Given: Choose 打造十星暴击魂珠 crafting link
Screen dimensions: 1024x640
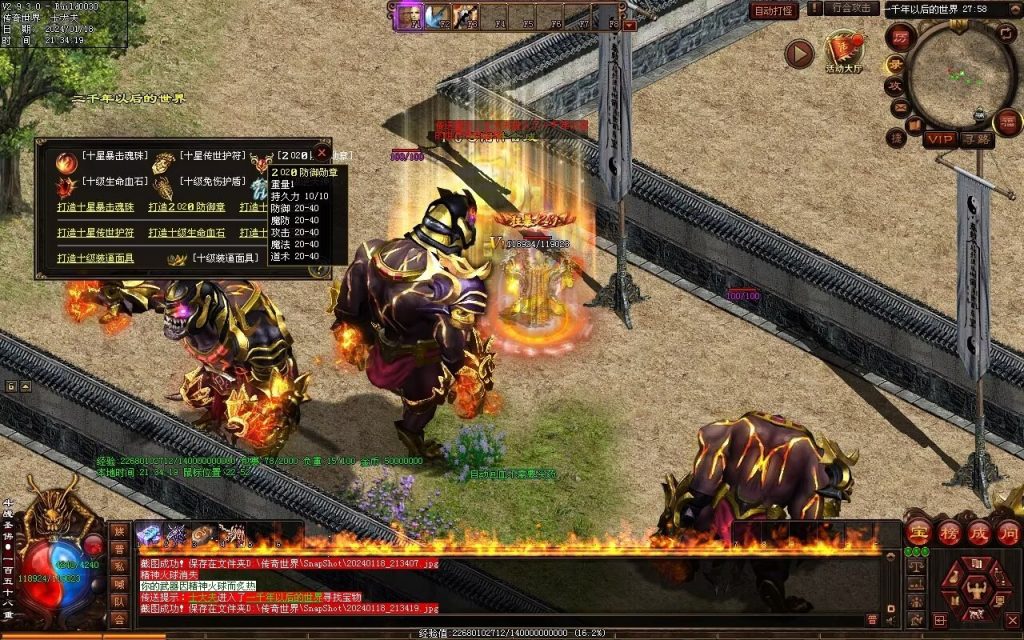Looking at the screenshot, I should pos(95,207).
